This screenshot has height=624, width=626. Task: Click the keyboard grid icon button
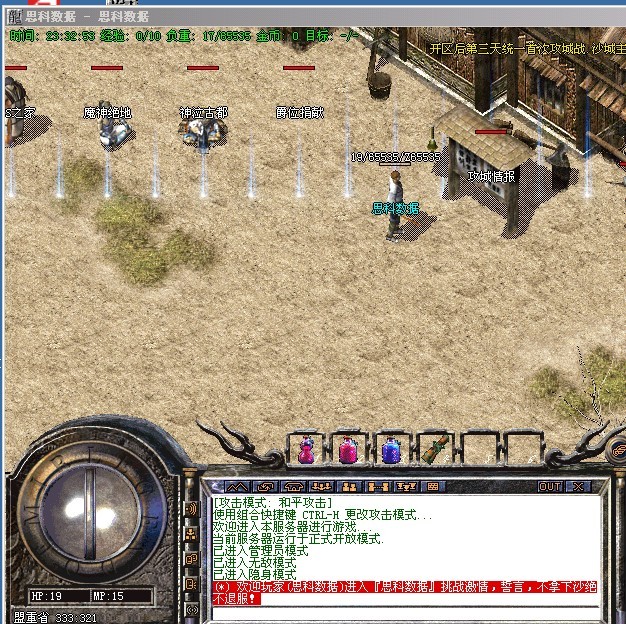(432, 487)
